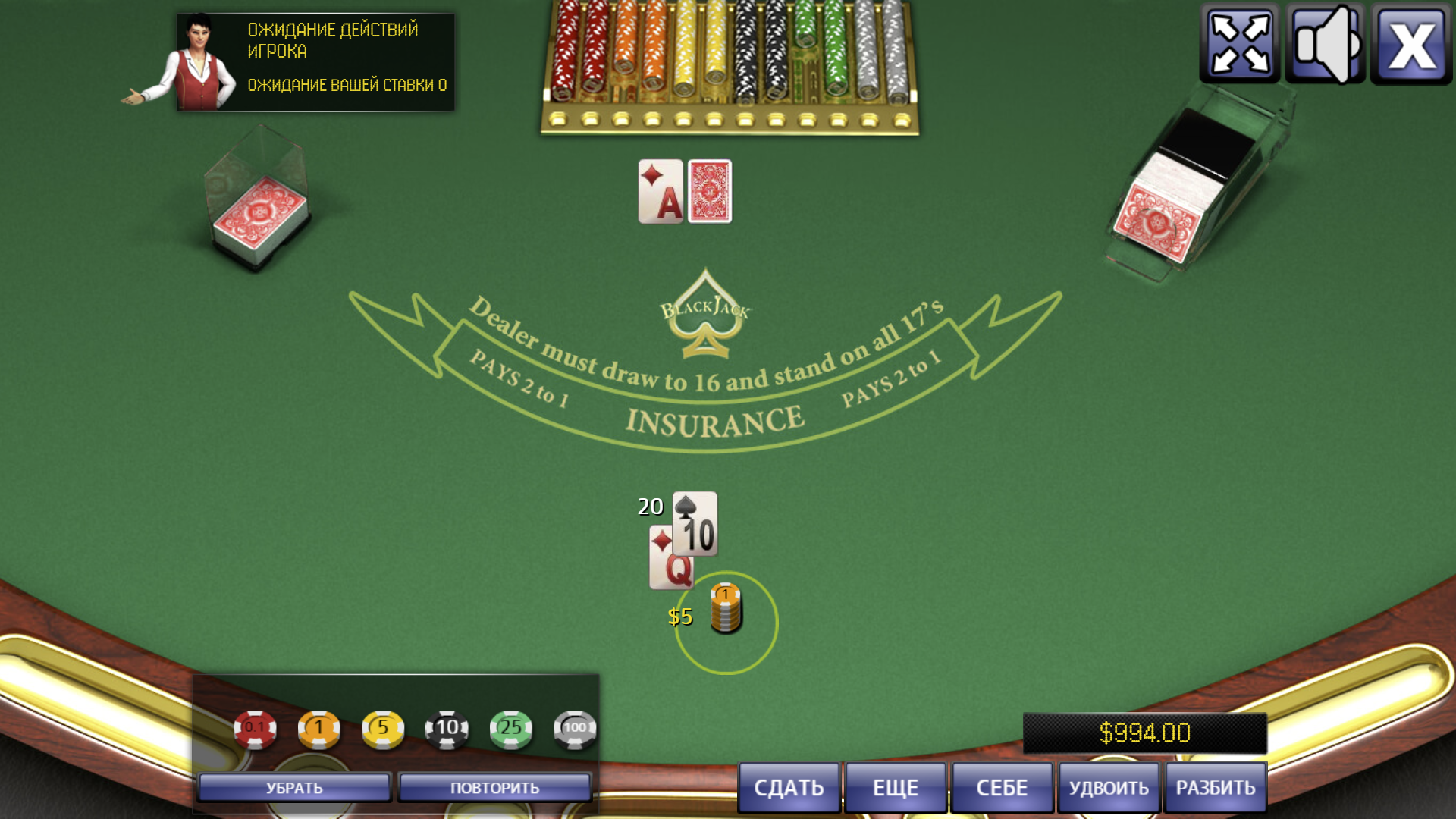Viewport: 1456px width, 819px height.
Task: Click the face-down dealer card
Action: pyautogui.click(x=709, y=192)
